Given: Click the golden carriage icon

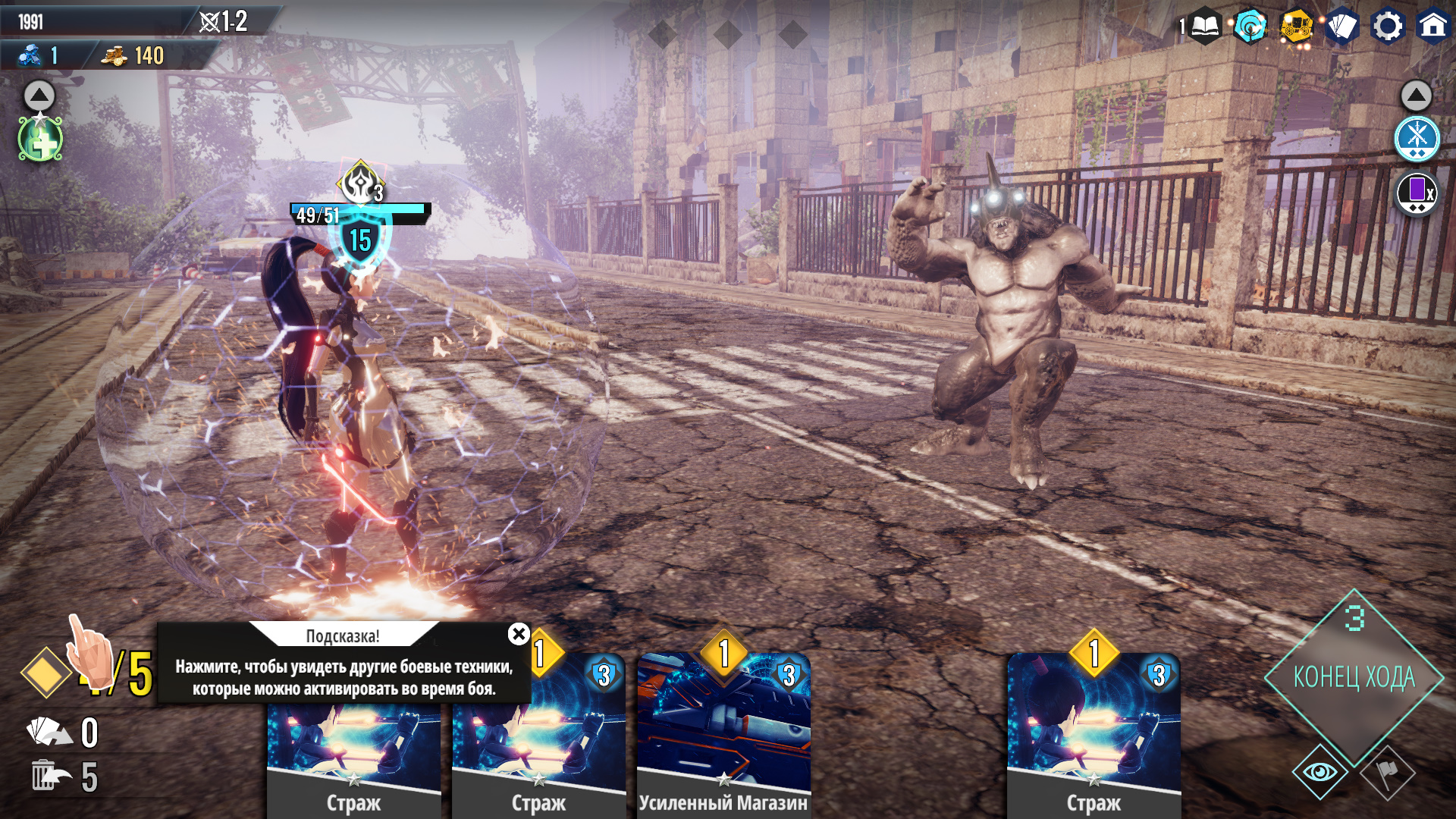Looking at the screenshot, I should tap(1296, 27).
